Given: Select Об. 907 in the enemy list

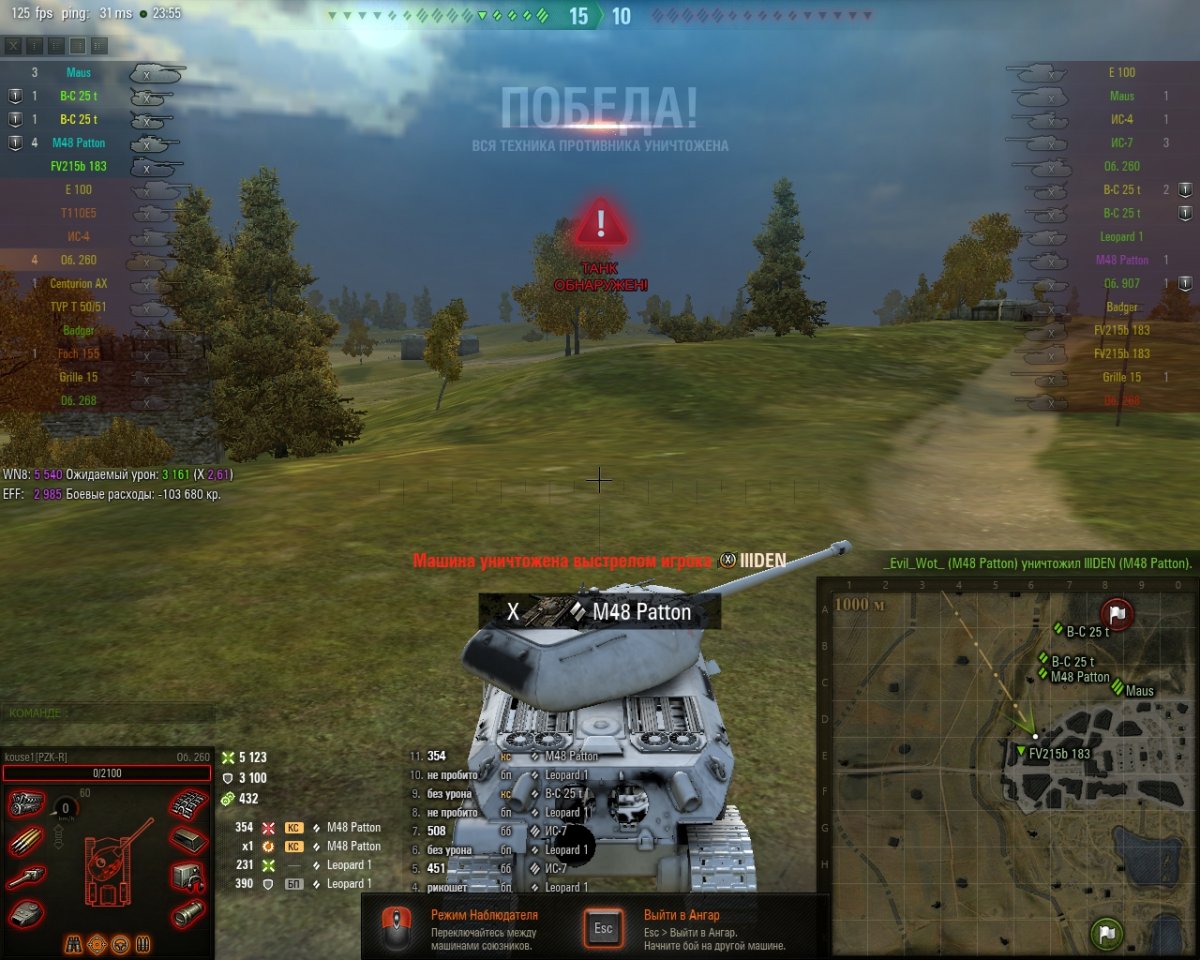Looking at the screenshot, I should click(x=1121, y=283).
